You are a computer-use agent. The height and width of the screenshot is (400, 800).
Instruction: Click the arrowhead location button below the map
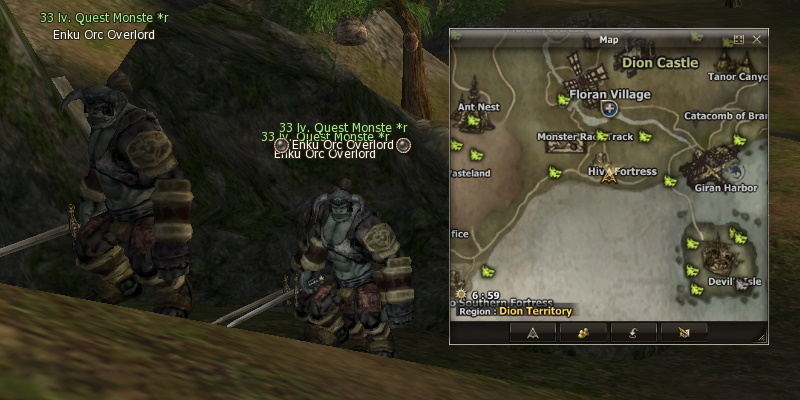(x=533, y=333)
